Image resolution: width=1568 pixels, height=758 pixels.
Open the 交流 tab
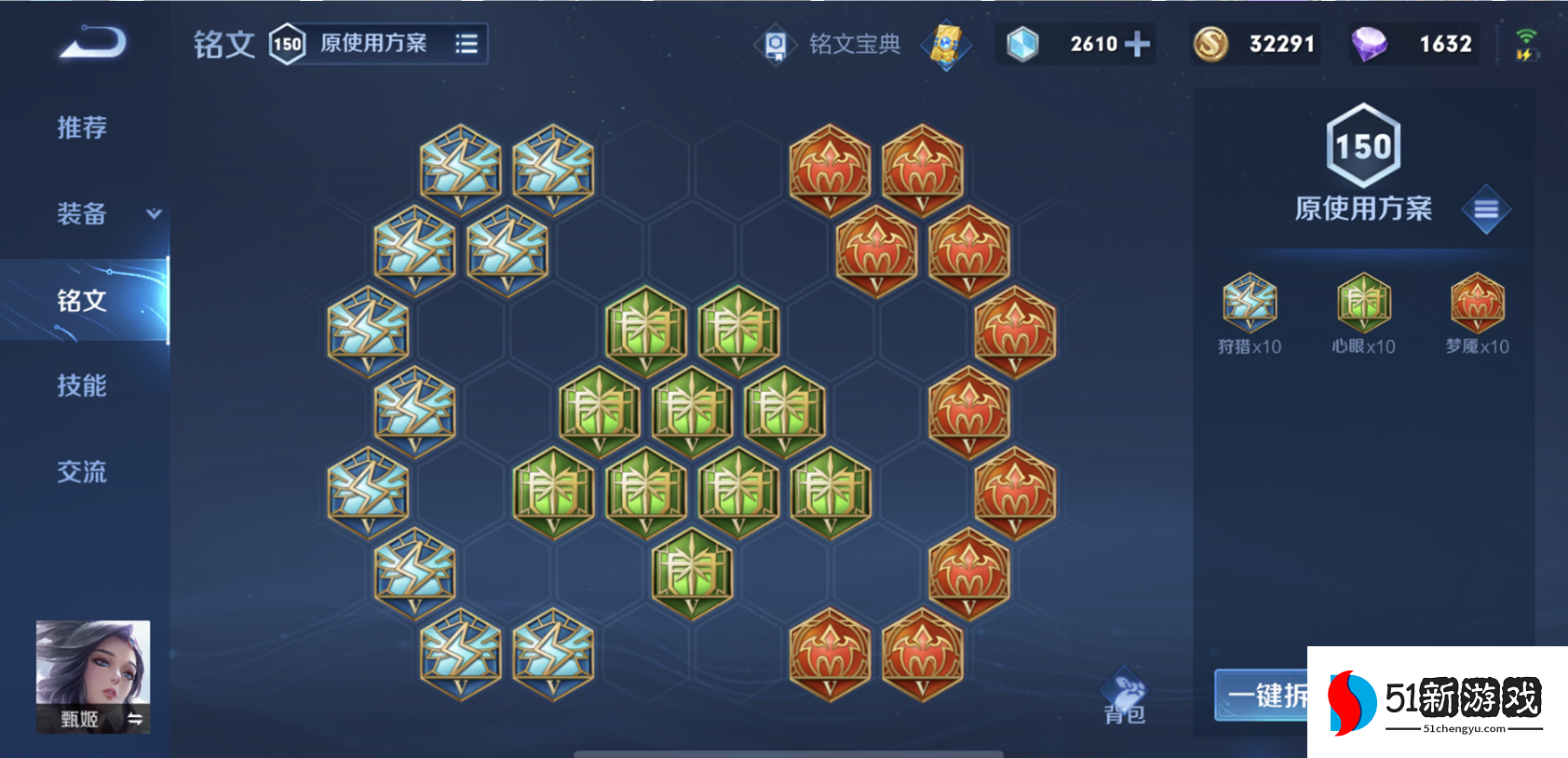tap(82, 472)
